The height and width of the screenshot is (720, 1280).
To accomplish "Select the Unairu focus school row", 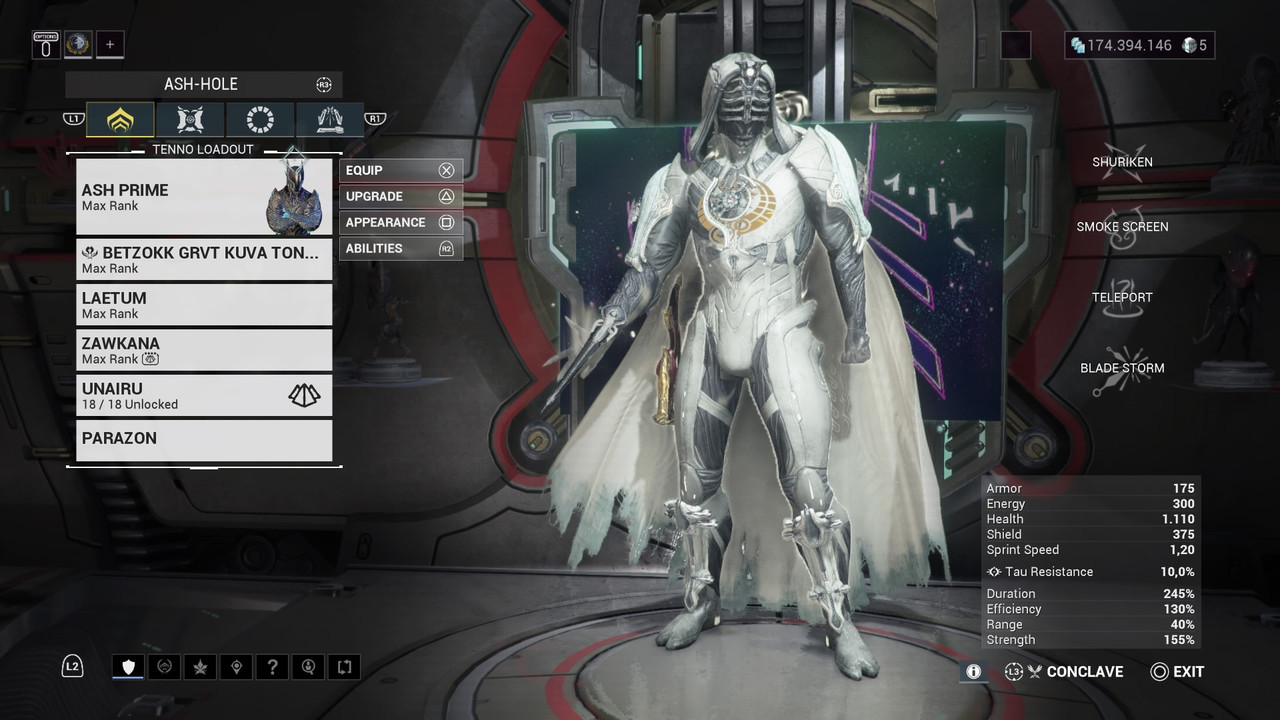I will point(204,395).
